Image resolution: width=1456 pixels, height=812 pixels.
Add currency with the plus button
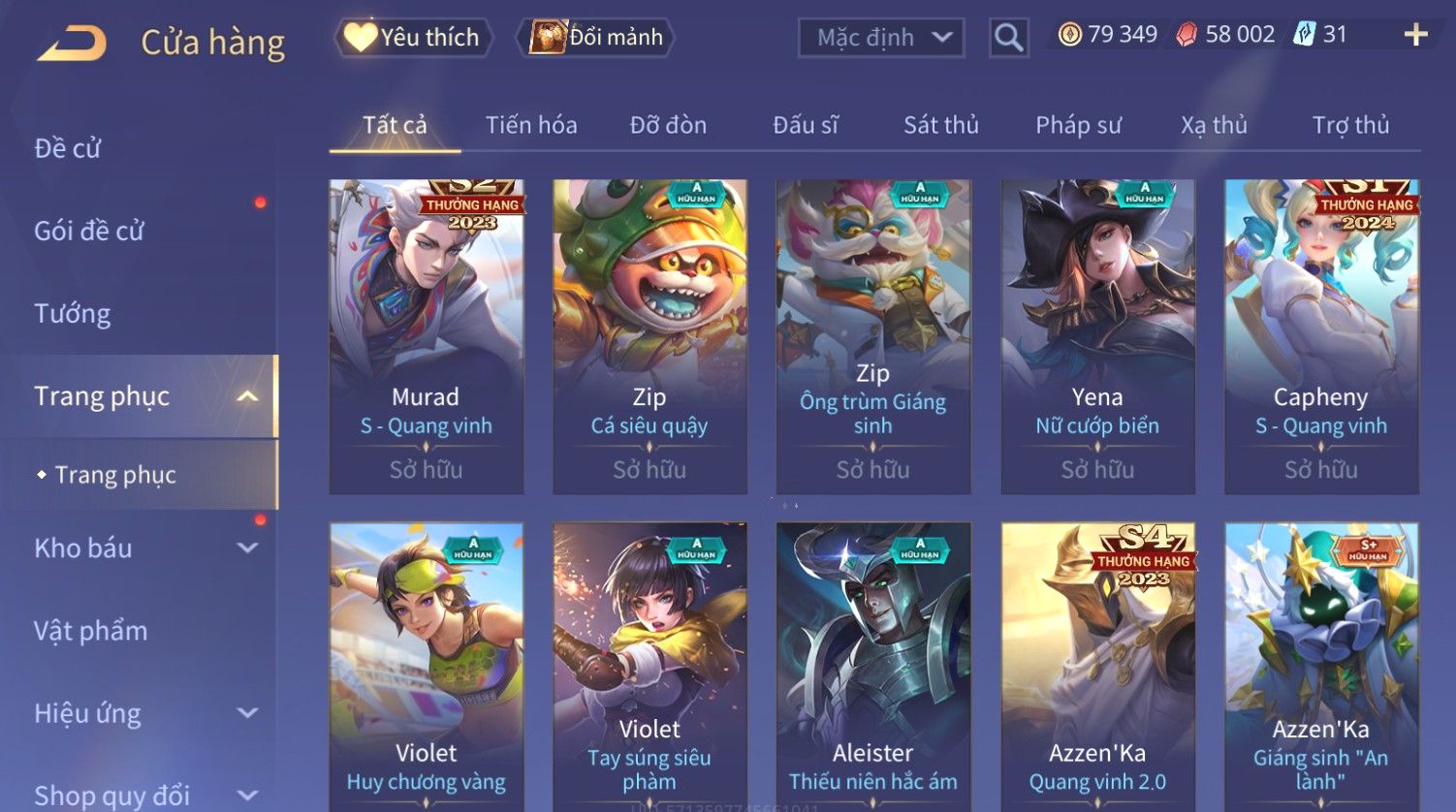pyautogui.click(x=1415, y=35)
